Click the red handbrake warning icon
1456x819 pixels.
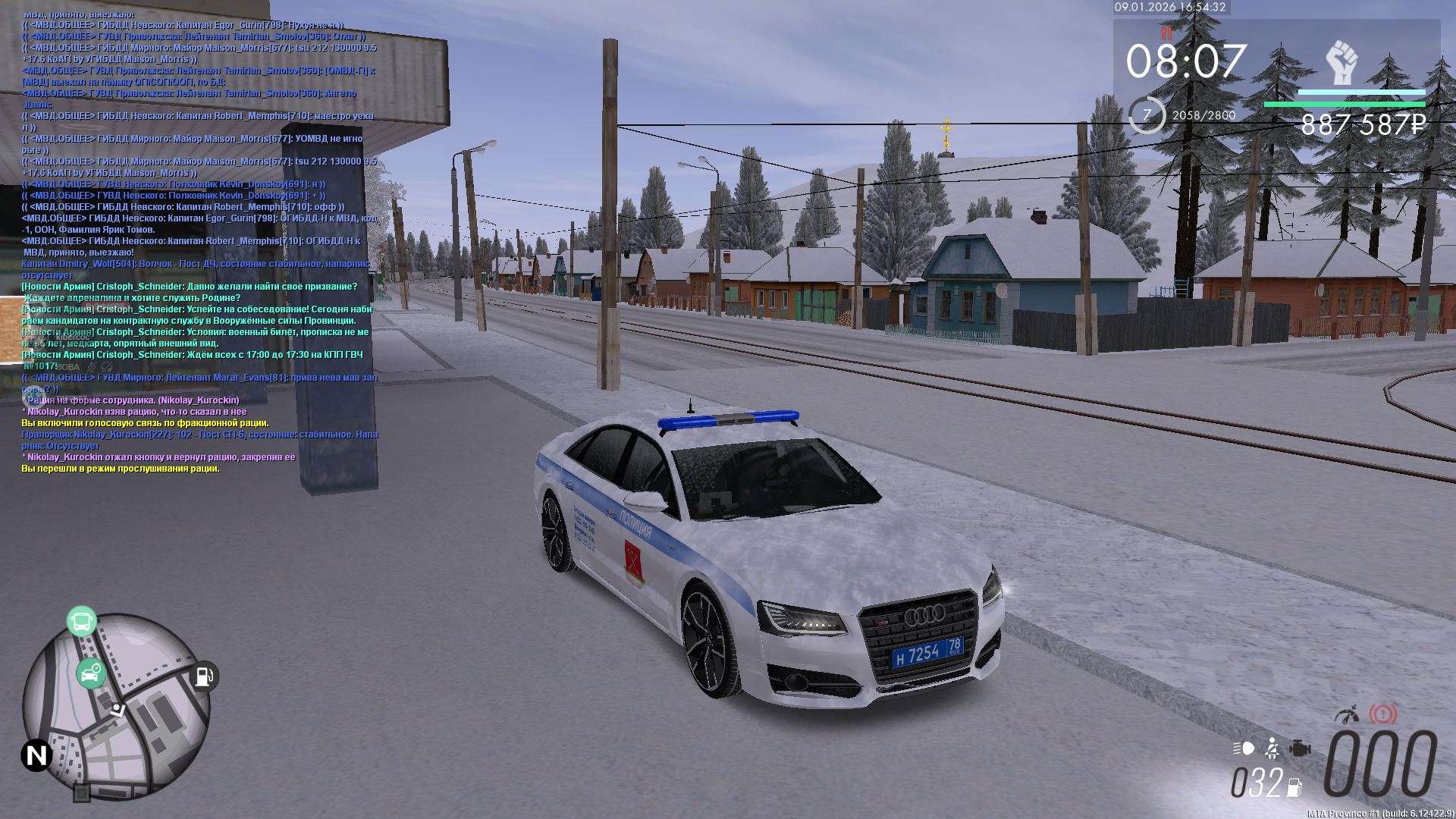click(x=1383, y=714)
